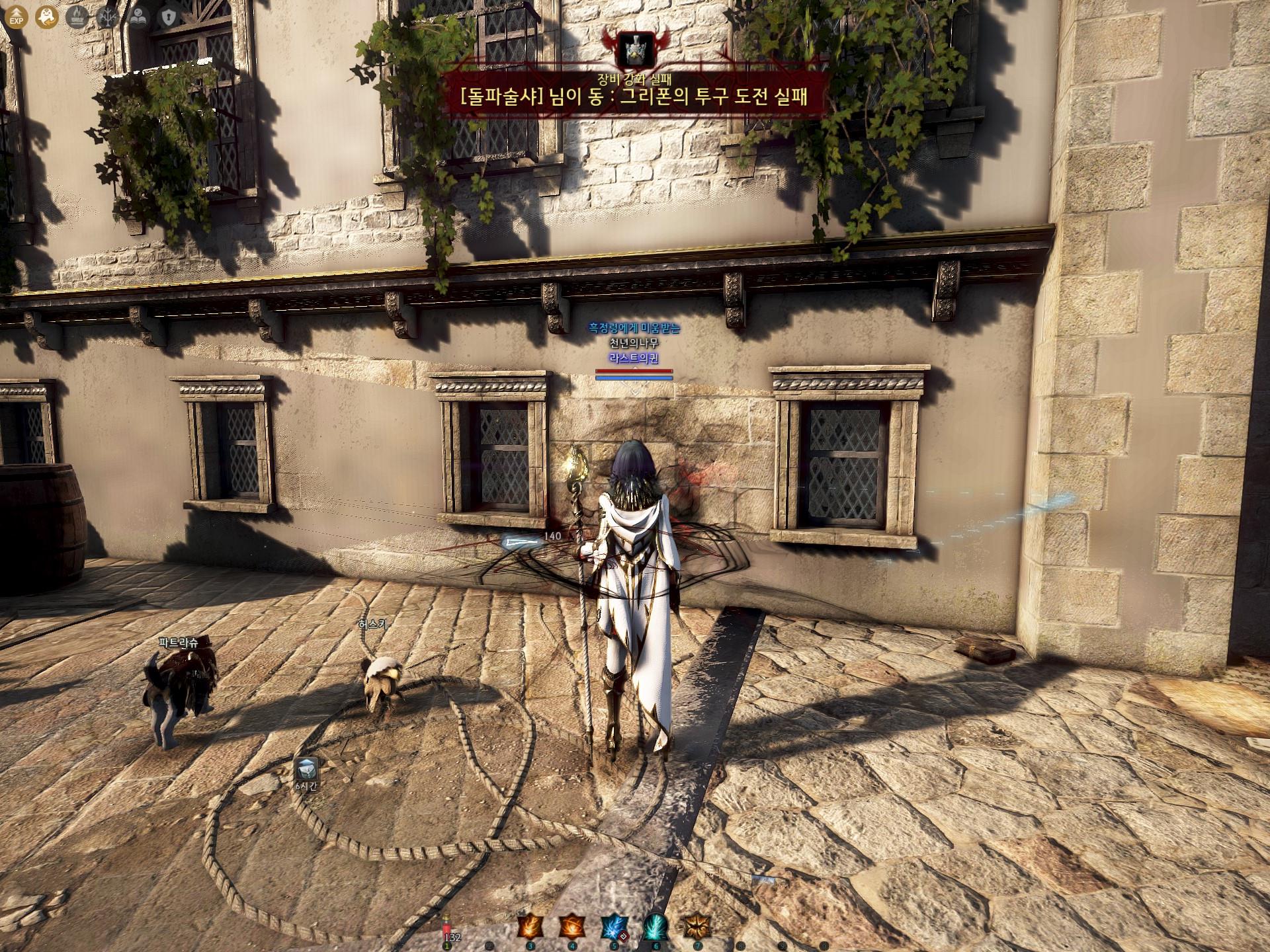Click the EXP boost buff icon
The width and height of the screenshot is (1270, 952).
(x=15, y=15)
